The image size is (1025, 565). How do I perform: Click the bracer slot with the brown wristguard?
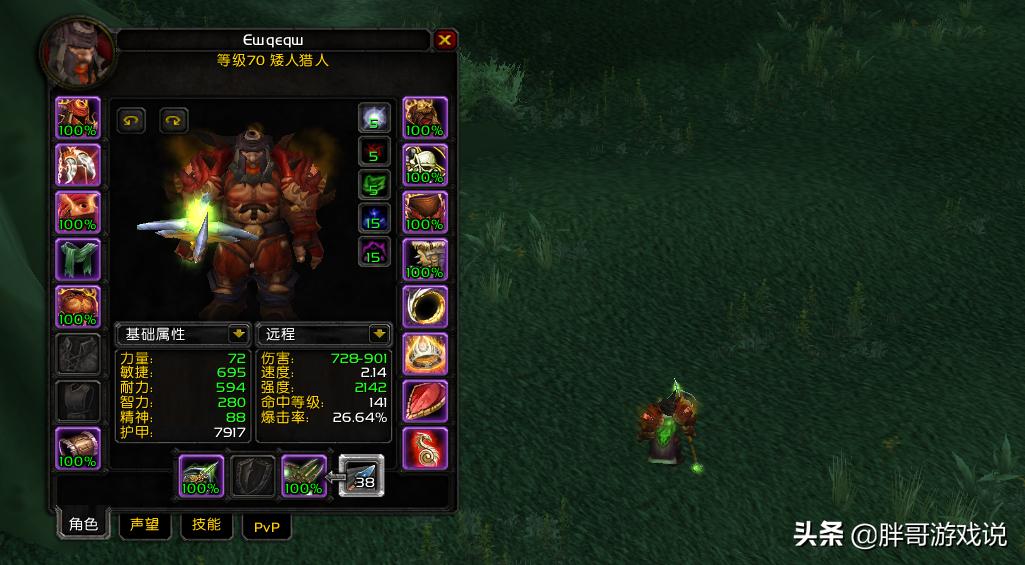78,448
